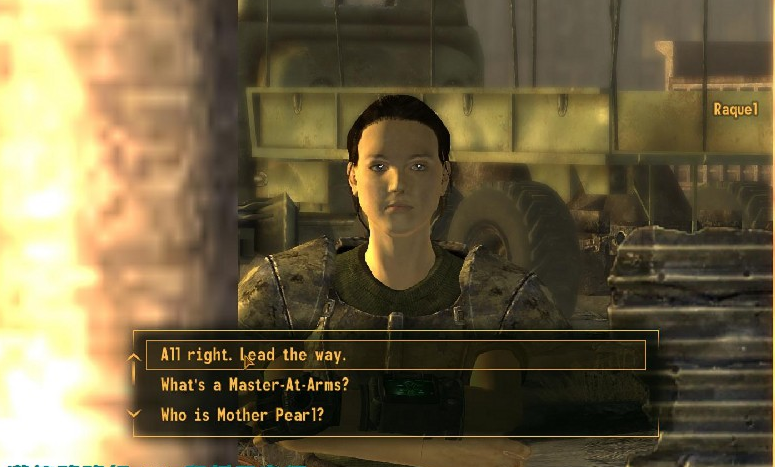
Task: Select "Who is Mother Pearl?" dialogue option
Action: tap(242, 415)
